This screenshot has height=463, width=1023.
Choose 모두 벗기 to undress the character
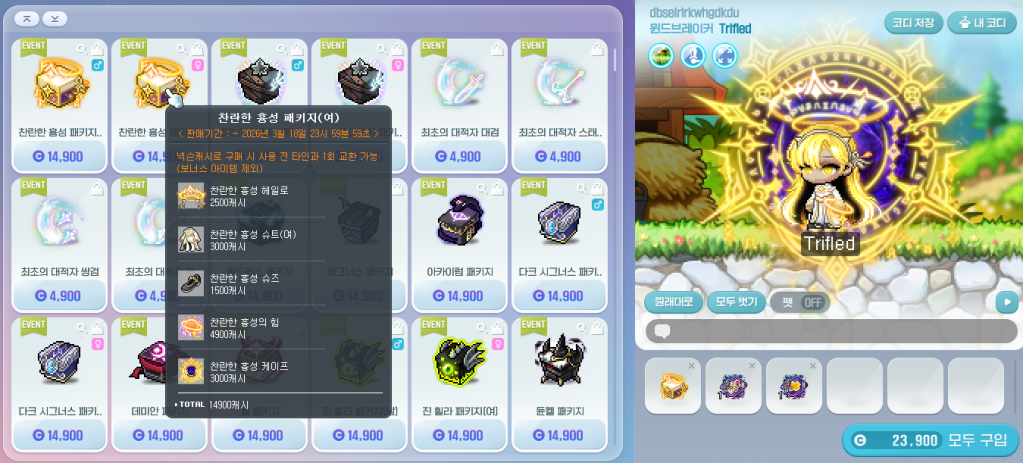[735, 301]
